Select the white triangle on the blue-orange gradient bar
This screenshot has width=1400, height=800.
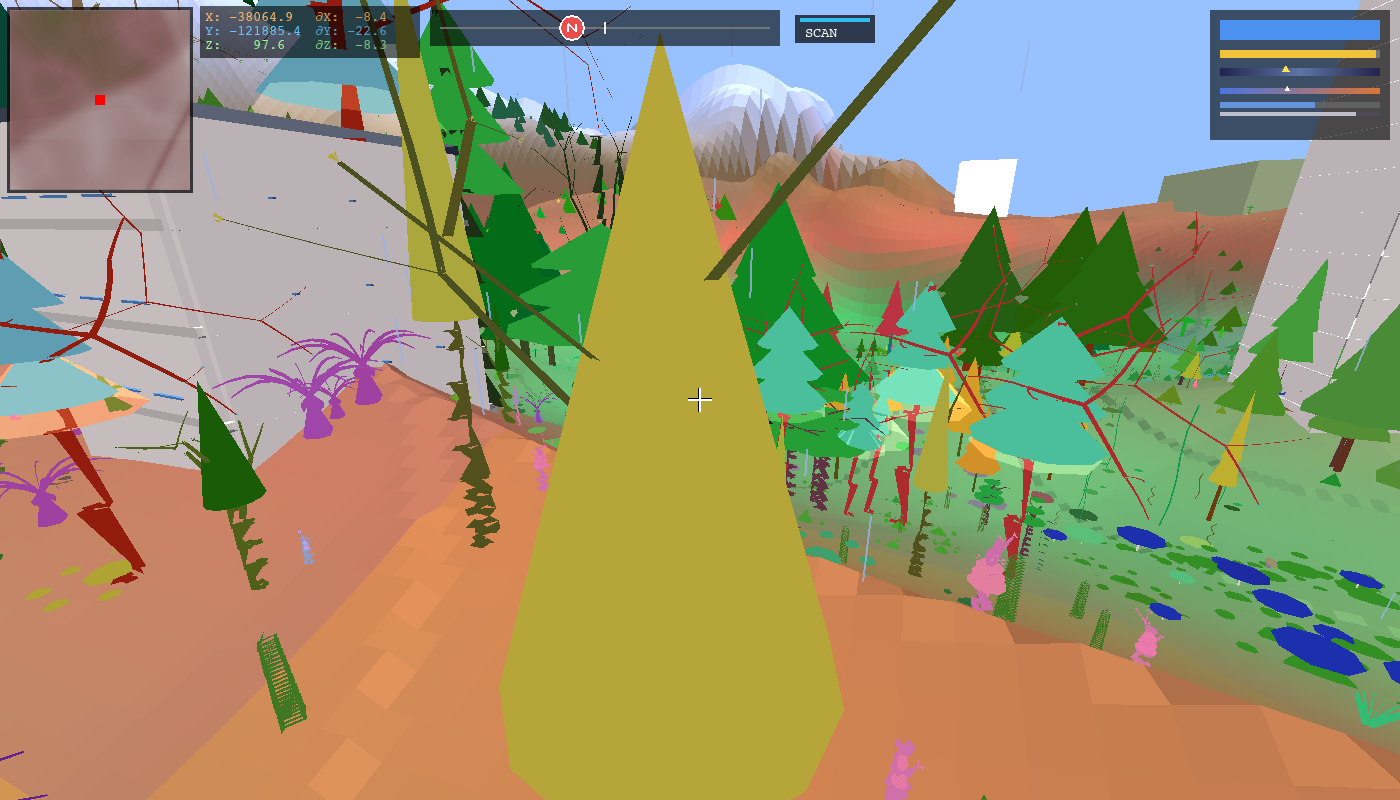(x=1288, y=89)
